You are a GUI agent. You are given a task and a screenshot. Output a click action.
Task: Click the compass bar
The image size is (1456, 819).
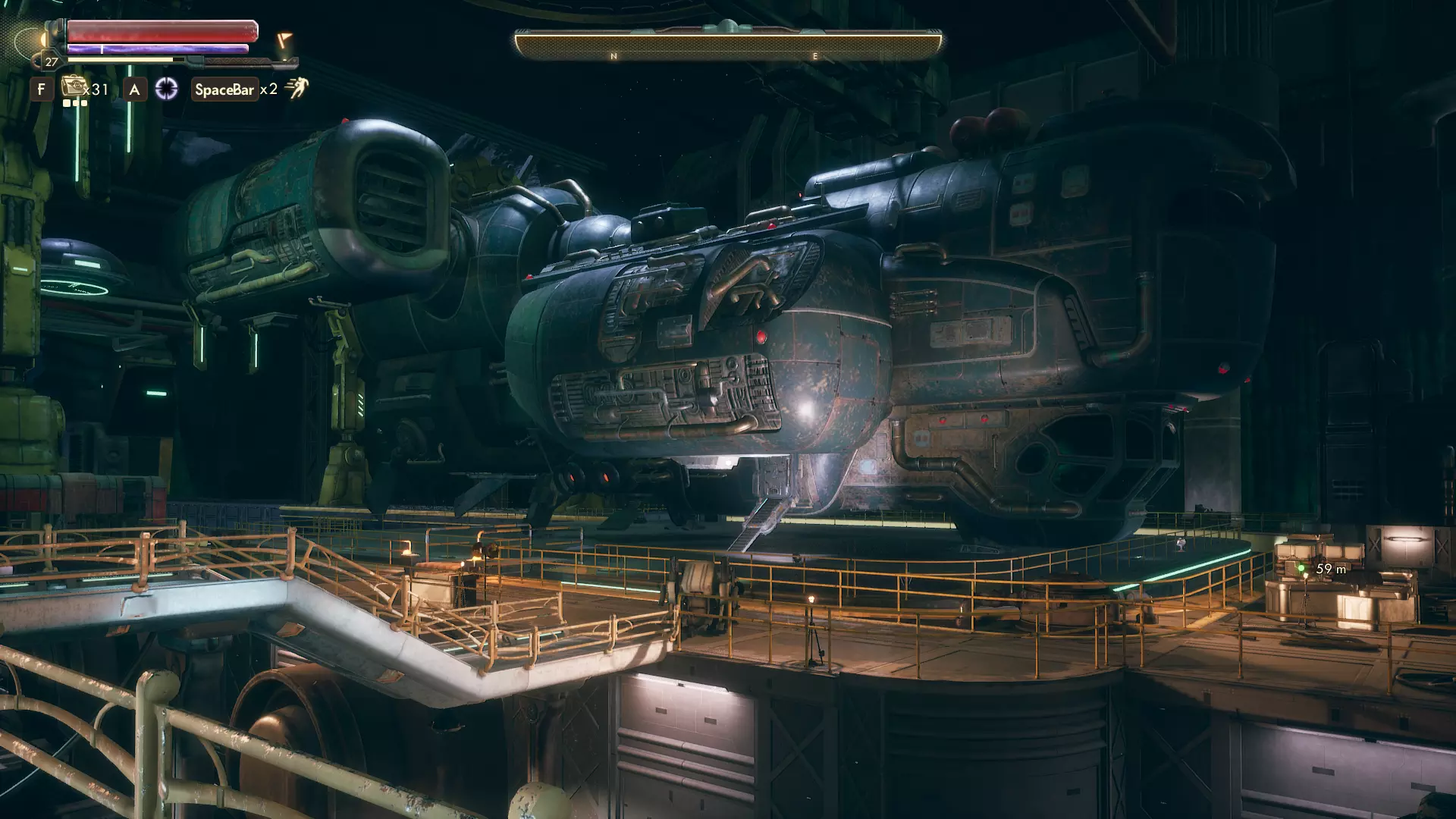[x=728, y=45]
